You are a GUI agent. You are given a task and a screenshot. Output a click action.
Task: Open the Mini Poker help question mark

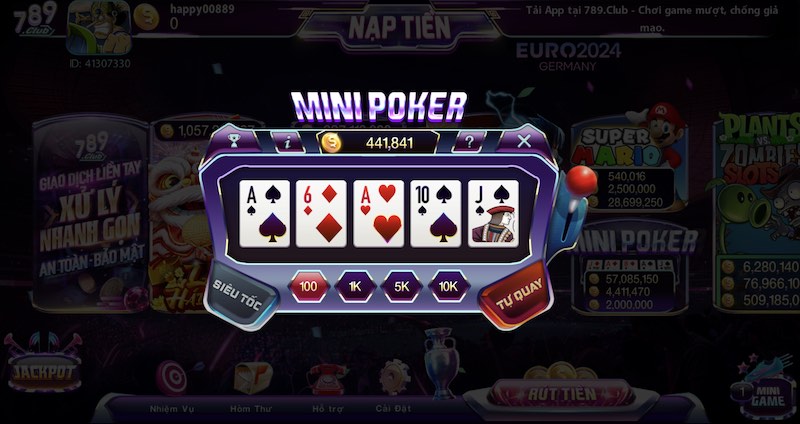pos(469,142)
